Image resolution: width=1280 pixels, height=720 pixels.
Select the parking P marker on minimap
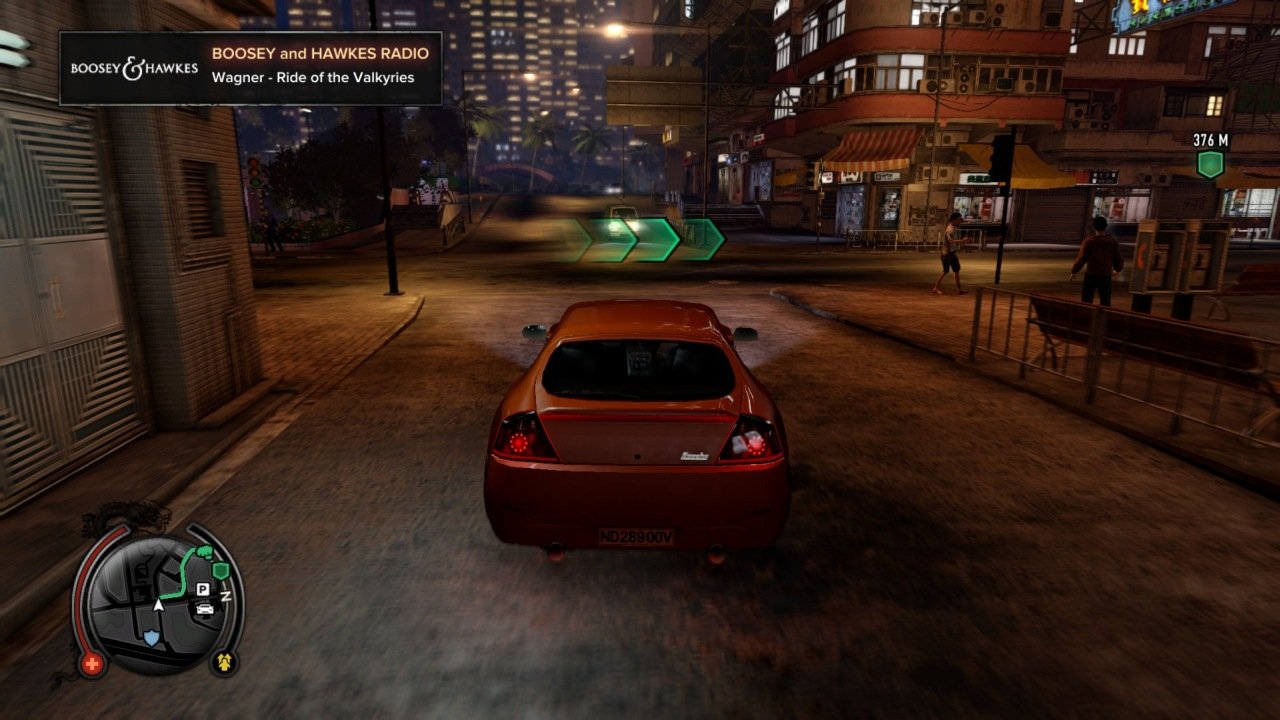pyautogui.click(x=203, y=590)
